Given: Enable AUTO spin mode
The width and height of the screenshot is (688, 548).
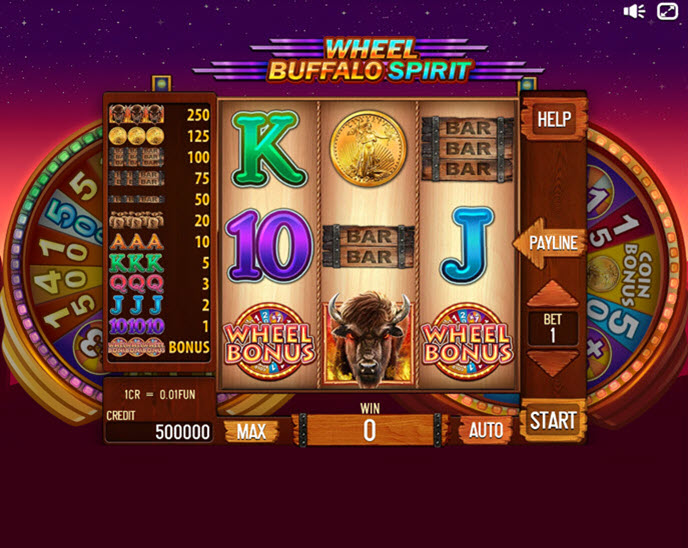Looking at the screenshot, I should pos(485,431).
